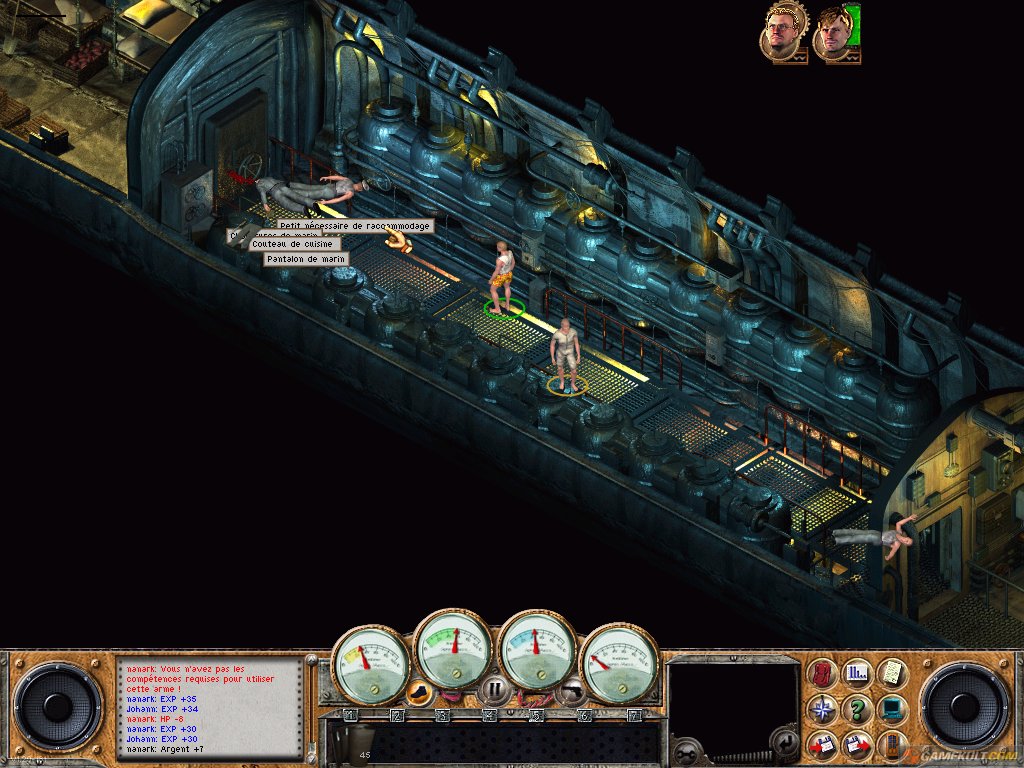The height and width of the screenshot is (768, 1024).
Task: Open the computer monitor options icon
Action: click(891, 710)
